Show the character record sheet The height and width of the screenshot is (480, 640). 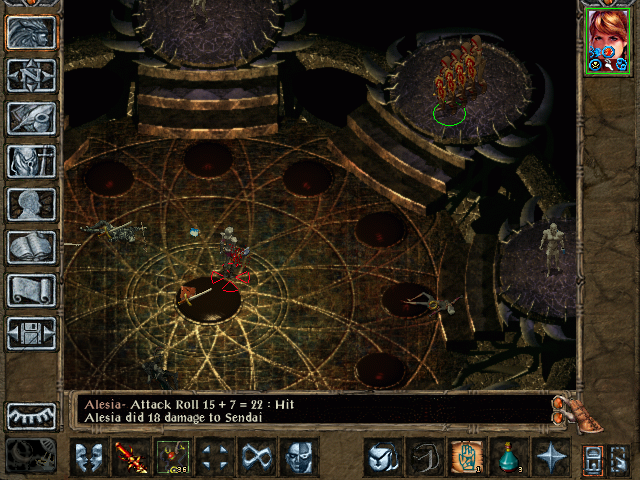click(x=32, y=204)
